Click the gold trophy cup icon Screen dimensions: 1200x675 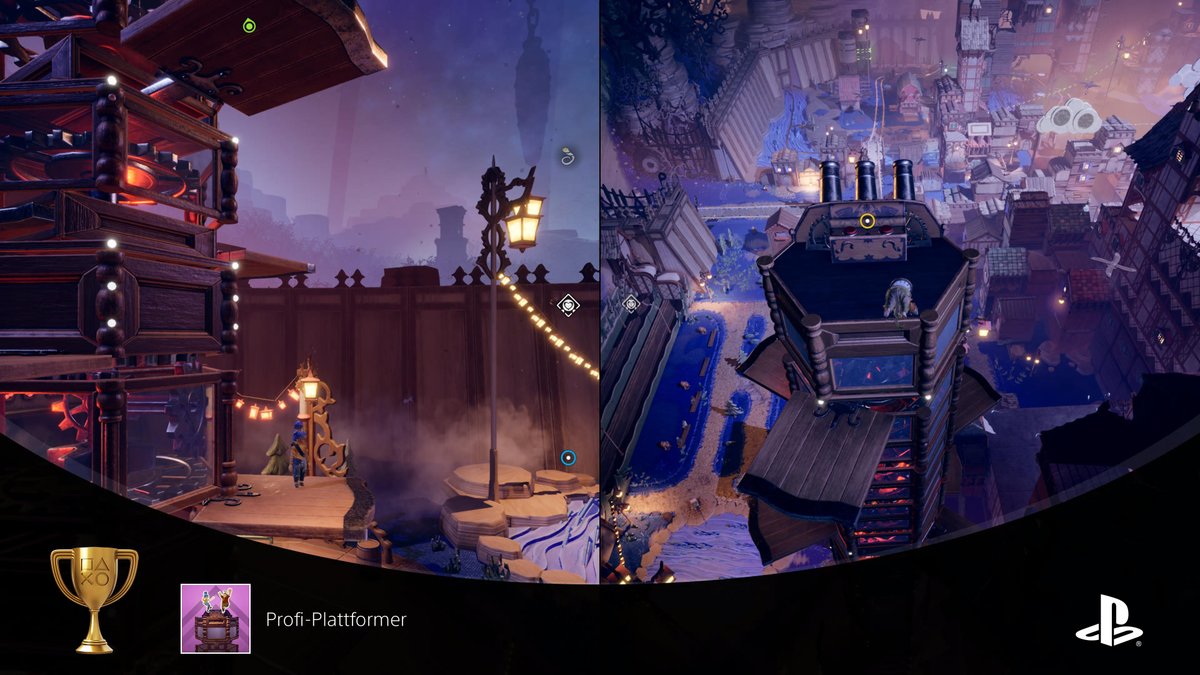94,599
